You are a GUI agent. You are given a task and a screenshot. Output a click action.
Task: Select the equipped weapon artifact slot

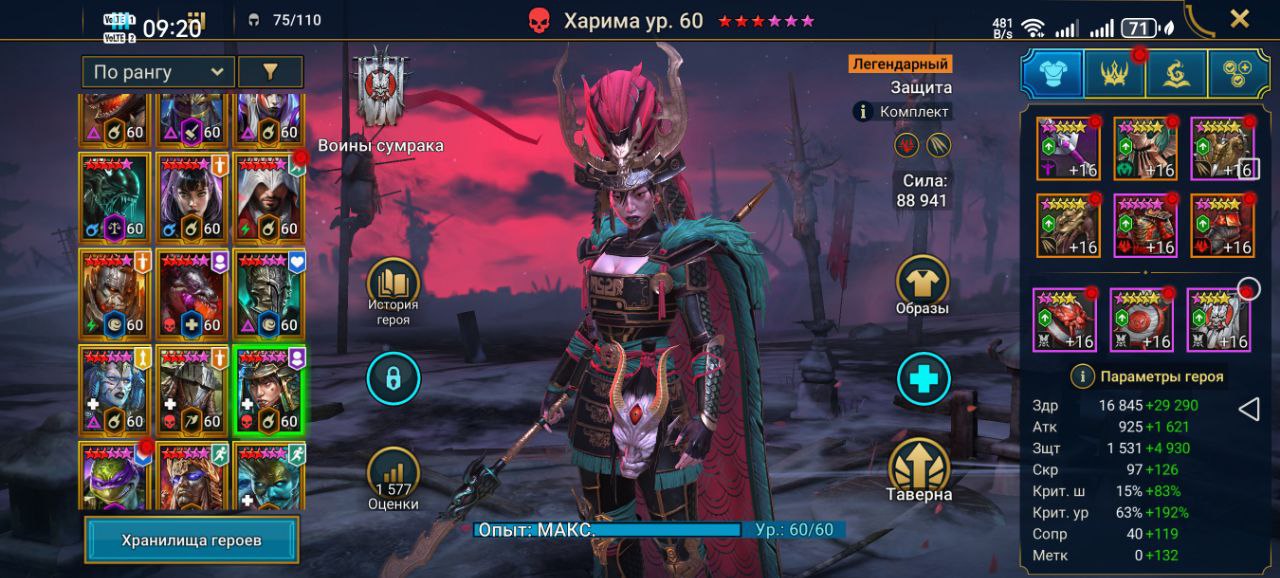point(1067,148)
